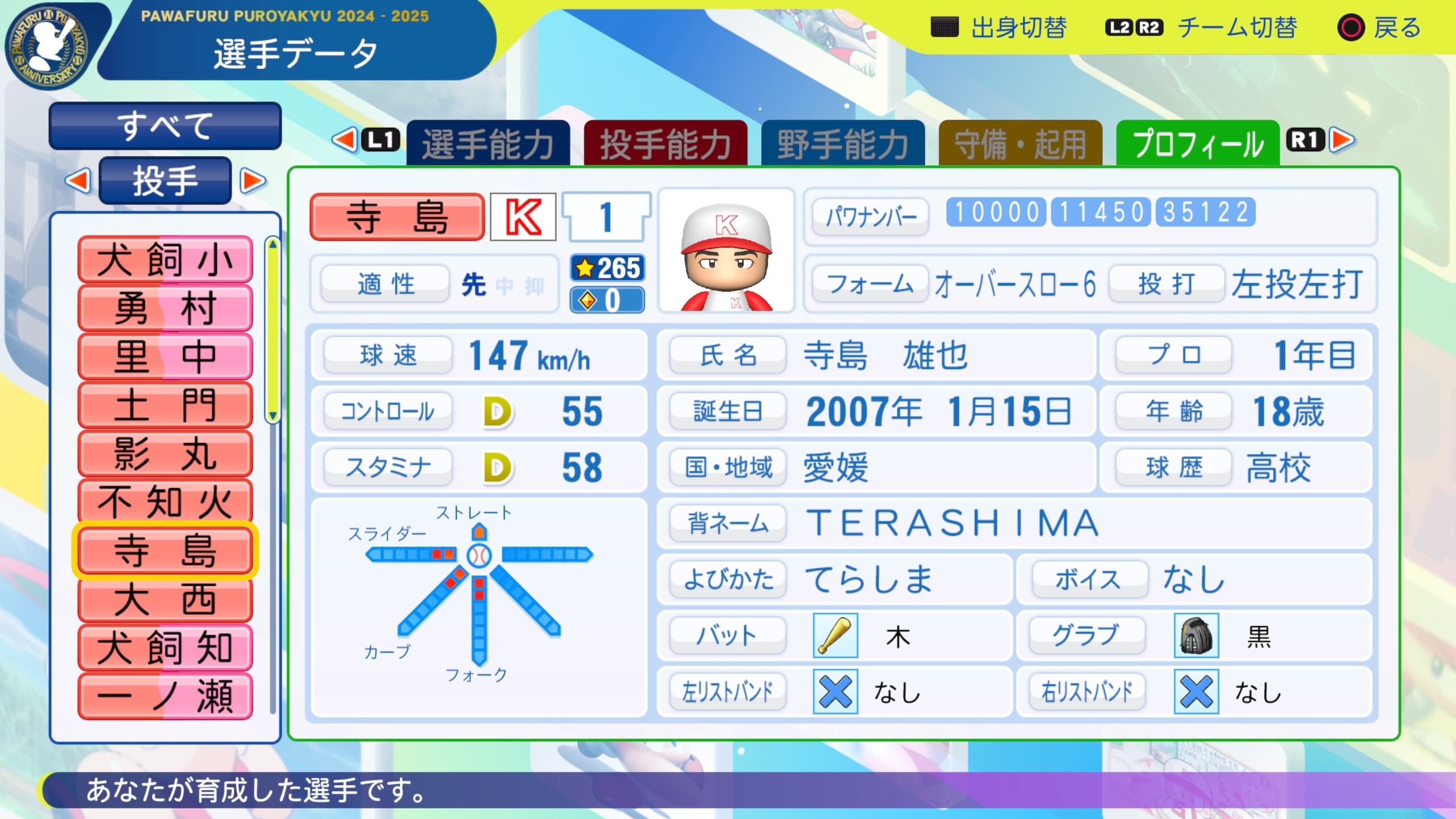Click the orange arrow left of the tabs
The height and width of the screenshot is (819, 1456).
(x=345, y=140)
